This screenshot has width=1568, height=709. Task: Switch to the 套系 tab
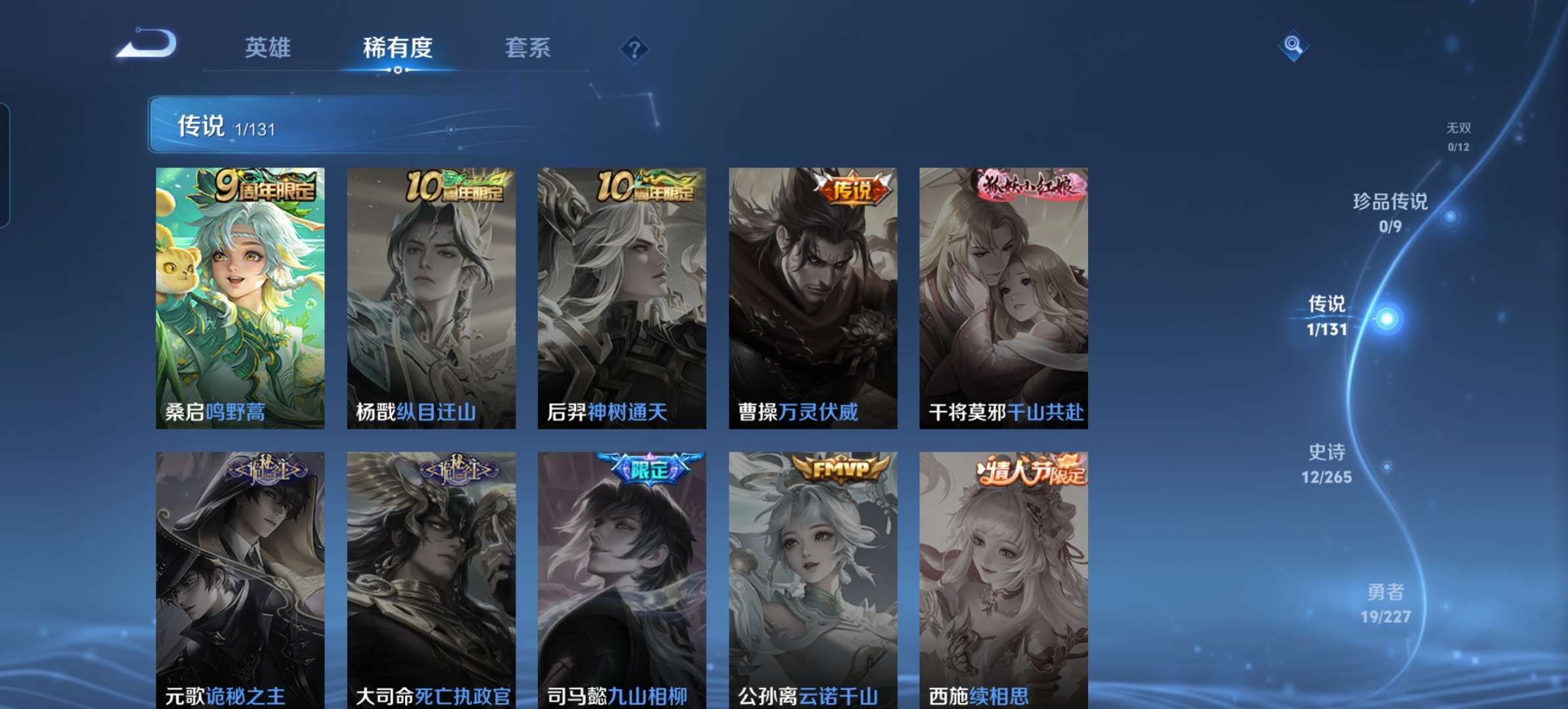pyautogui.click(x=528, y=49)
